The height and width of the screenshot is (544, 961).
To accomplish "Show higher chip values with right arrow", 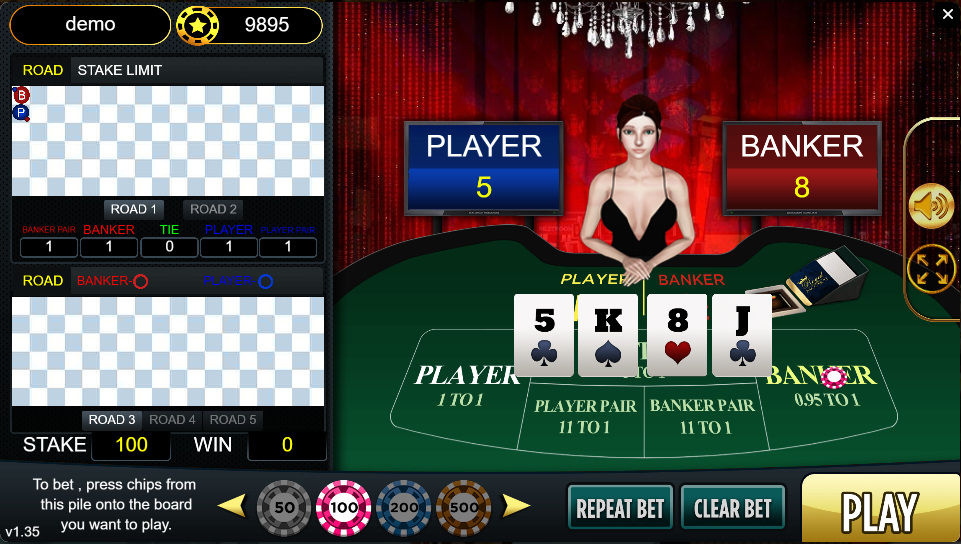I will point(516,505).
